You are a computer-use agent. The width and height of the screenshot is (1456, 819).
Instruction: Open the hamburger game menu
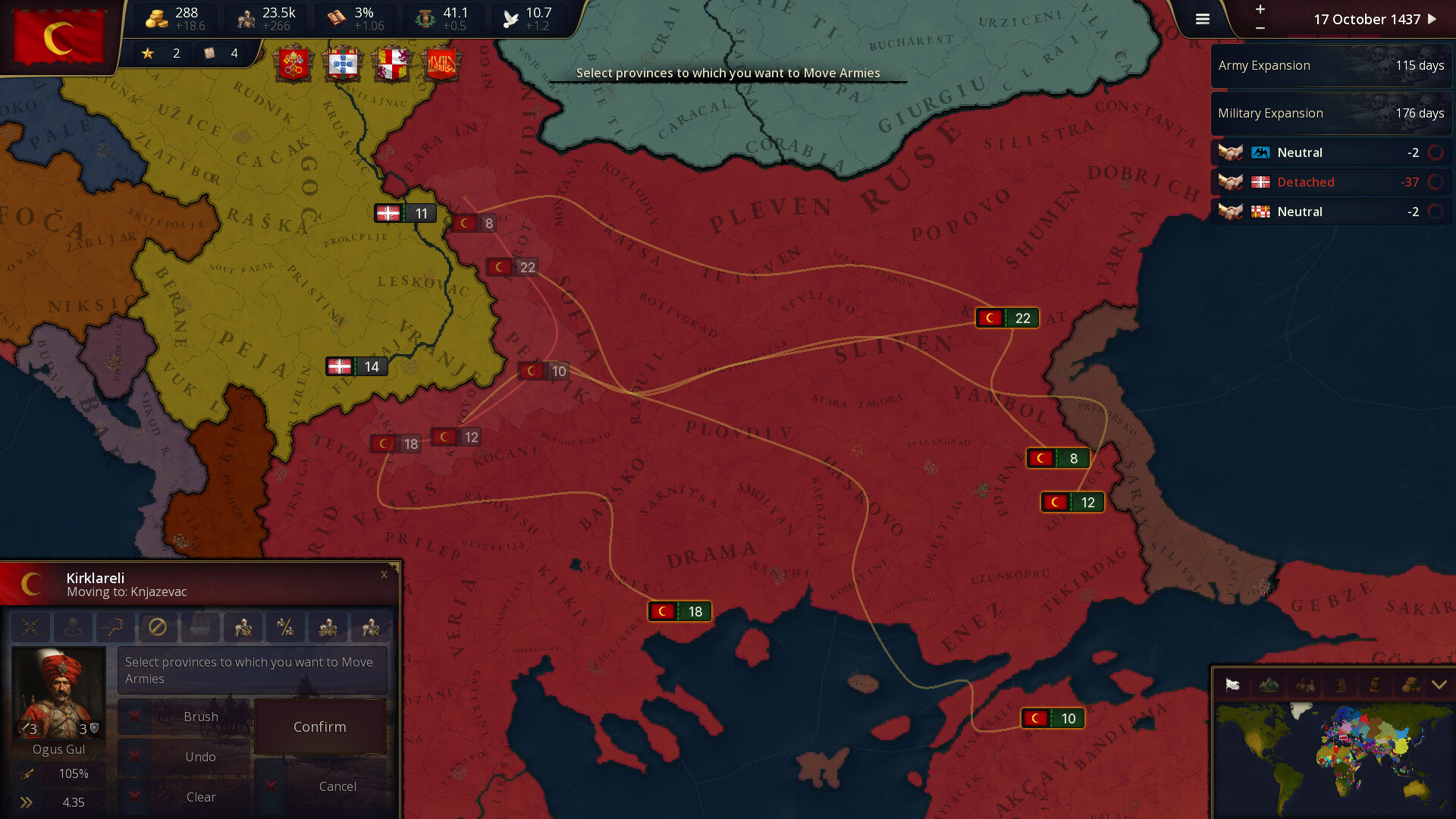1202,19
